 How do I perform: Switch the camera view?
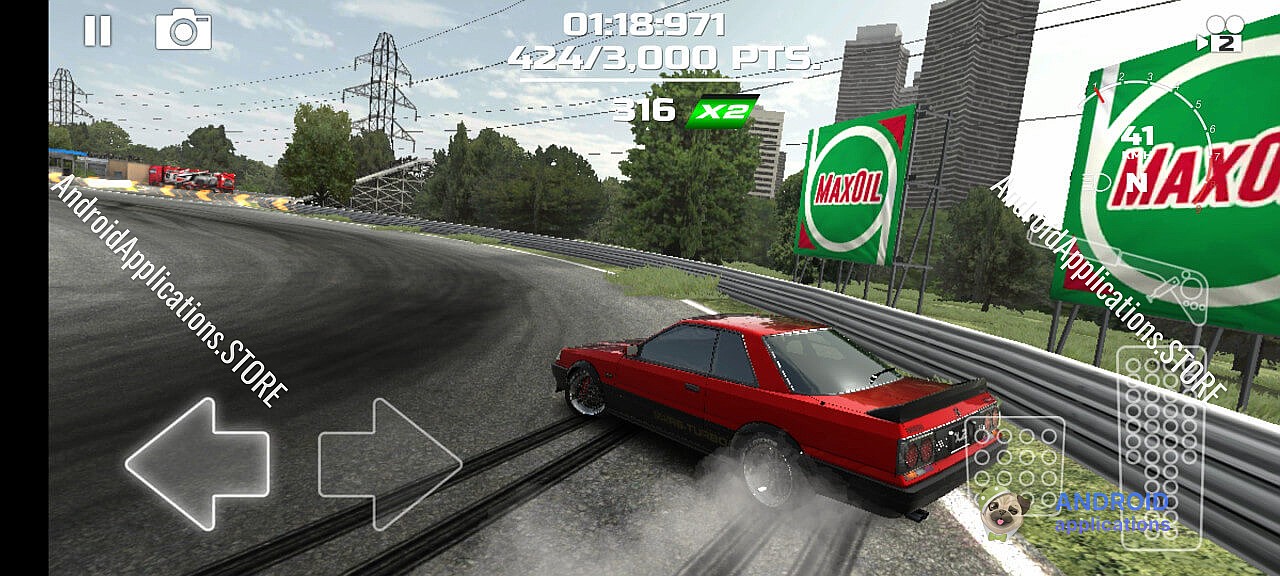click(x=1223, y=34)
